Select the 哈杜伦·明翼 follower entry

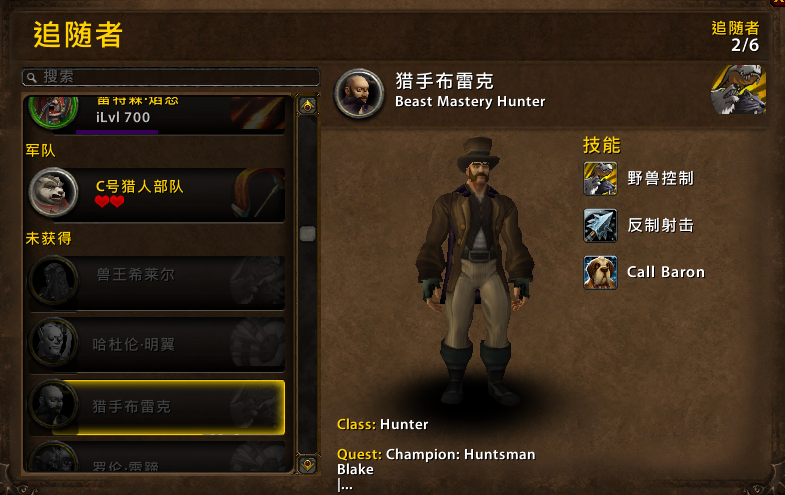tap(156, 343)
